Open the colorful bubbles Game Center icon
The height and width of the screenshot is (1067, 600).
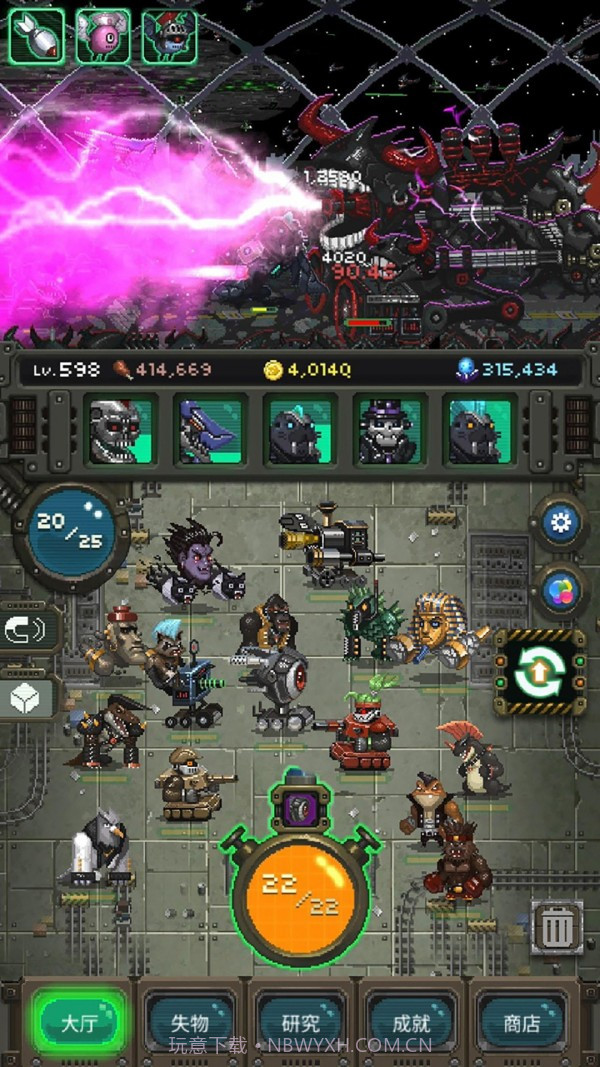coord(559,590)
